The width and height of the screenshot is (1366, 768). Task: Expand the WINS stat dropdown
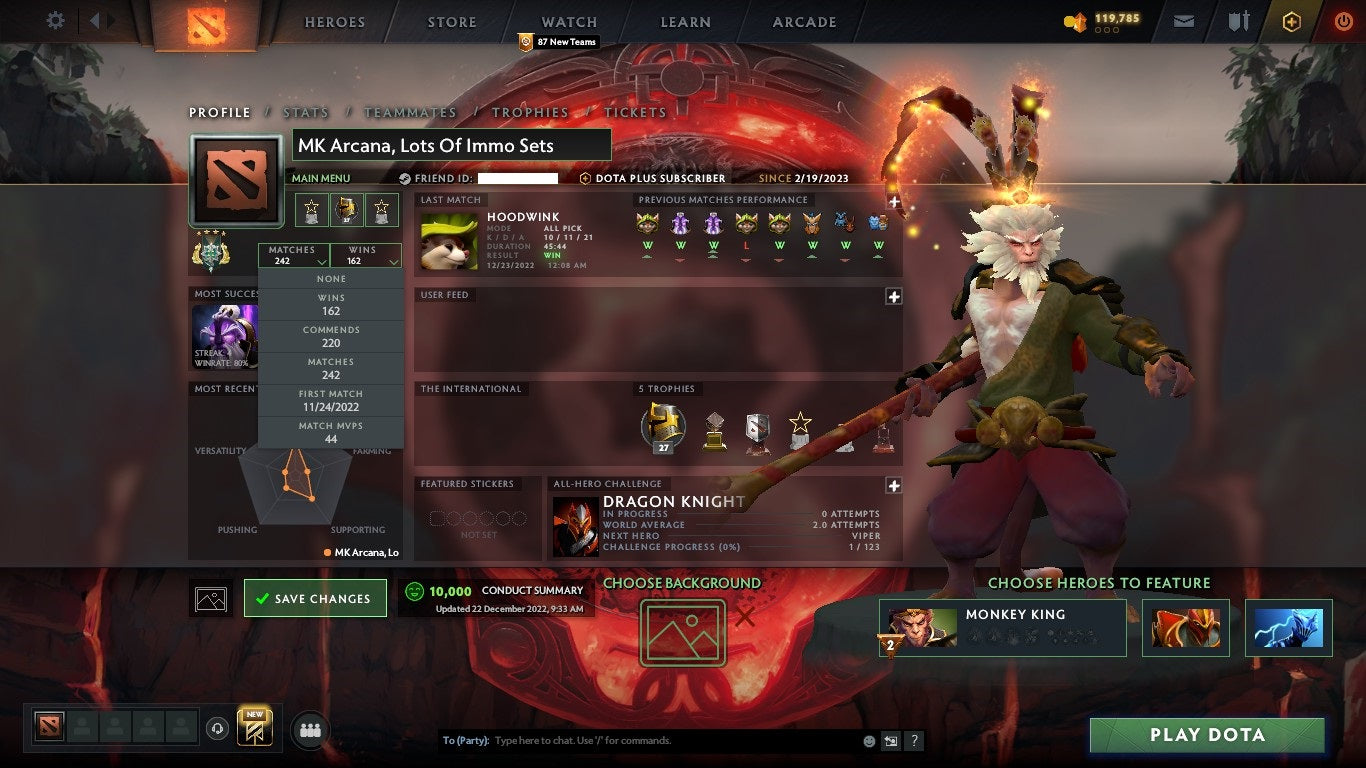pyautogui.click(x=365, y=254)
